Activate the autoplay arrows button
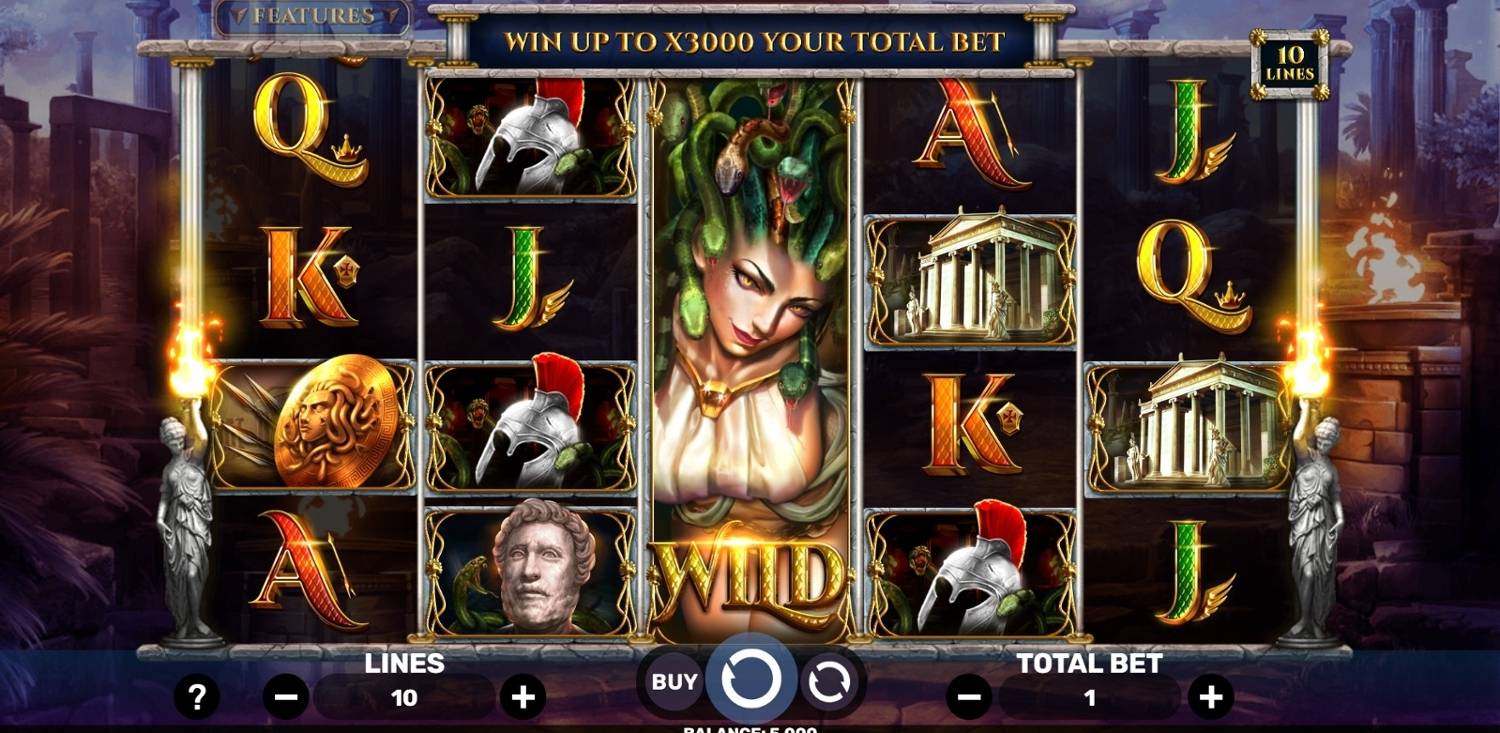 pyautogui.click(x=828, y=682)
